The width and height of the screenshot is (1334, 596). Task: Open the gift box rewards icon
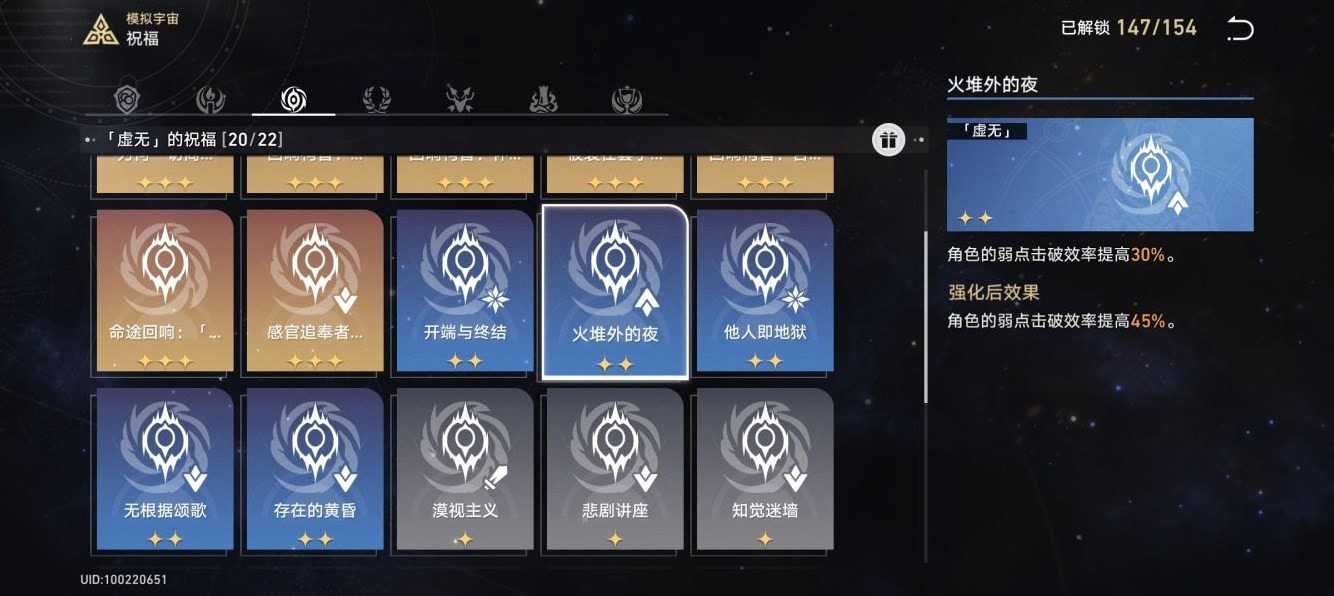tap(888, 140)
